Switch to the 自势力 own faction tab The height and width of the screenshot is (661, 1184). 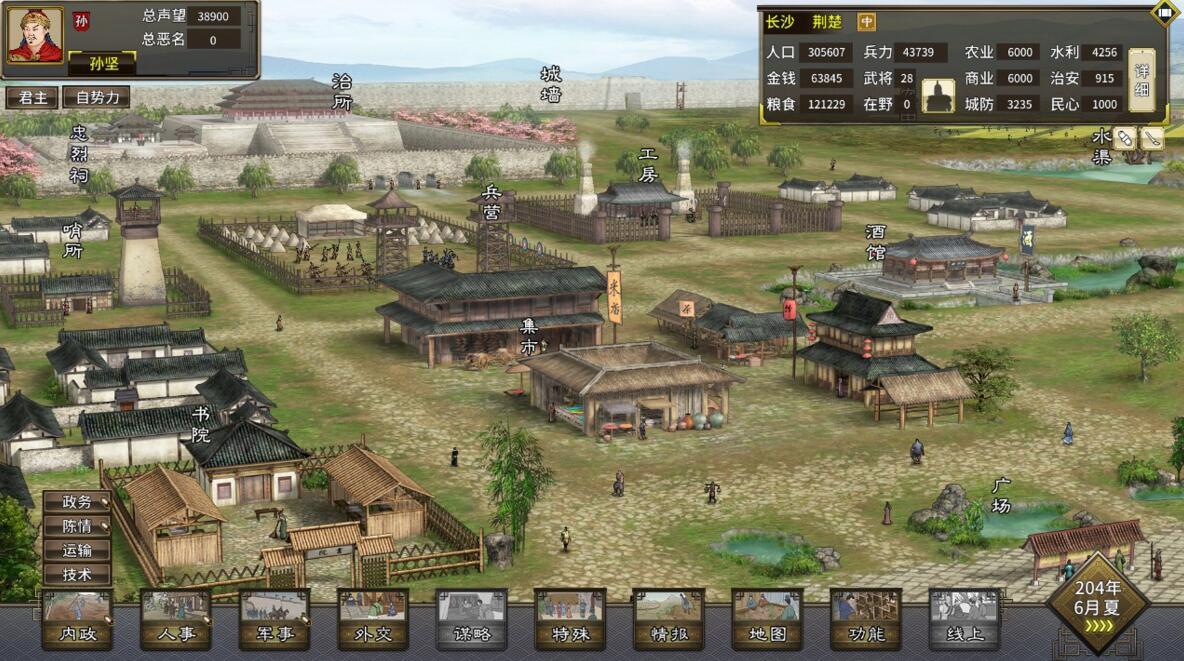pyautogui.click(x=96, y=98)
